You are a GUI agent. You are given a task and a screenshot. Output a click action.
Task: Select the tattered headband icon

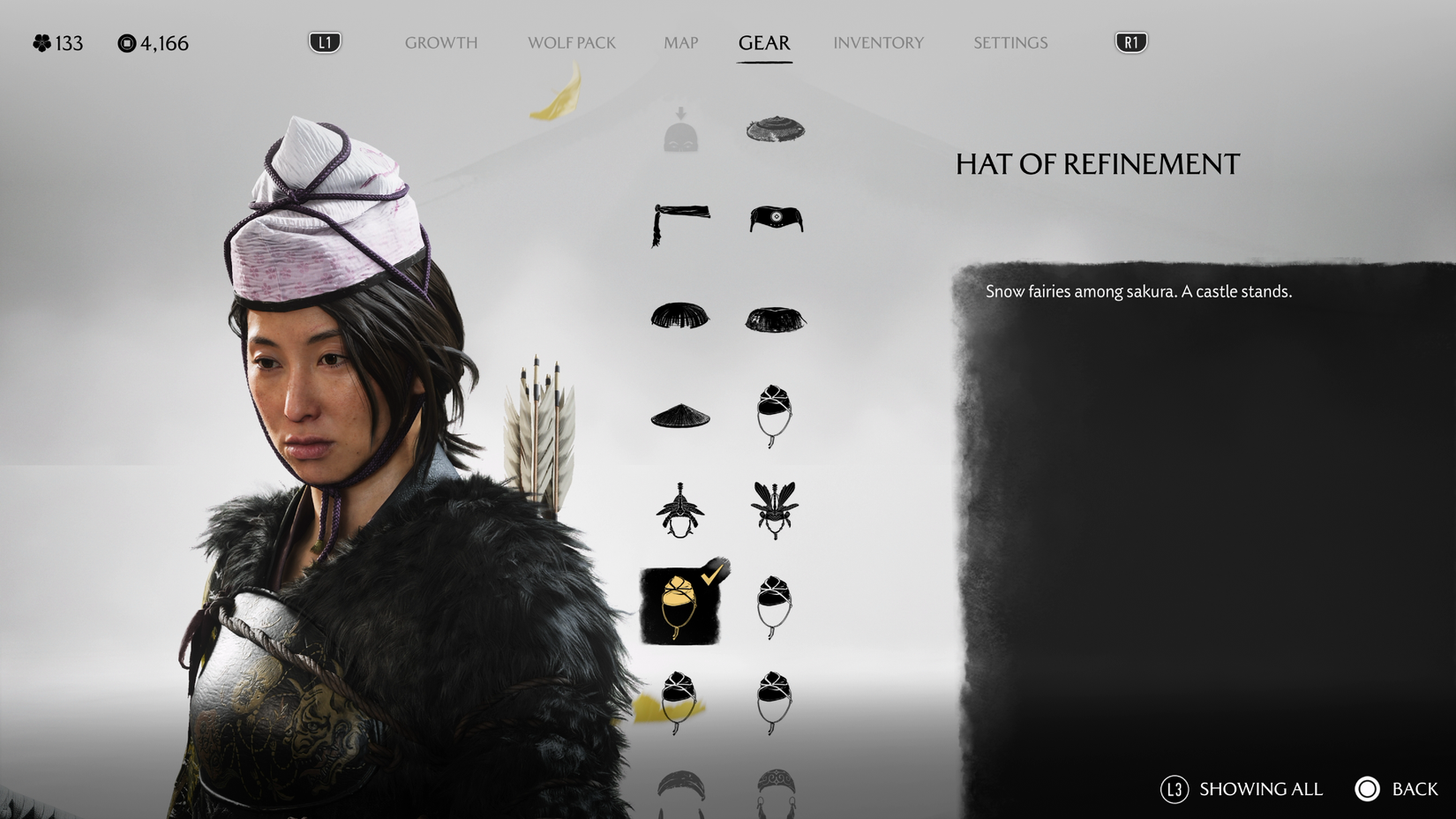click(x=679, y=221)
